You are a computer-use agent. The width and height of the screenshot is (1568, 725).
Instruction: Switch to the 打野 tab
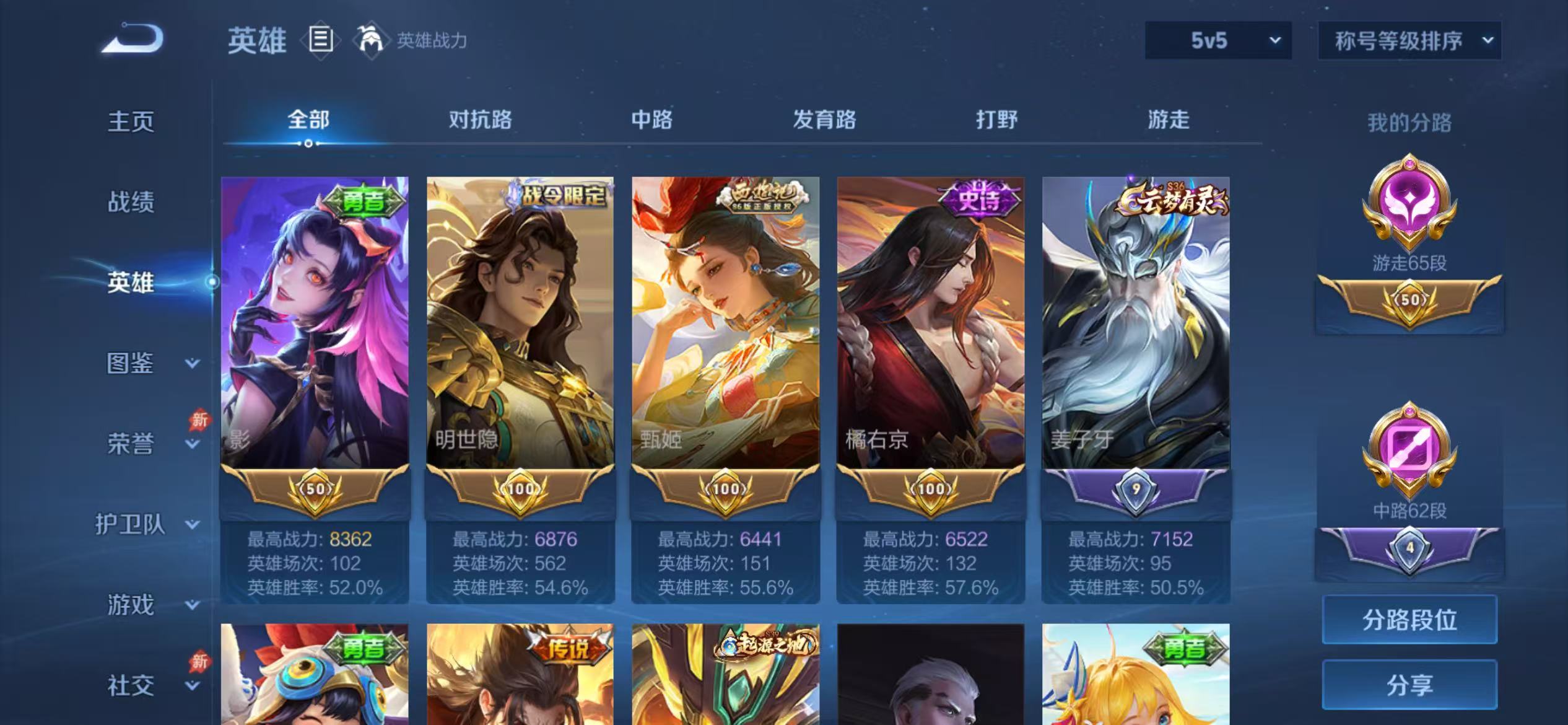997,119
